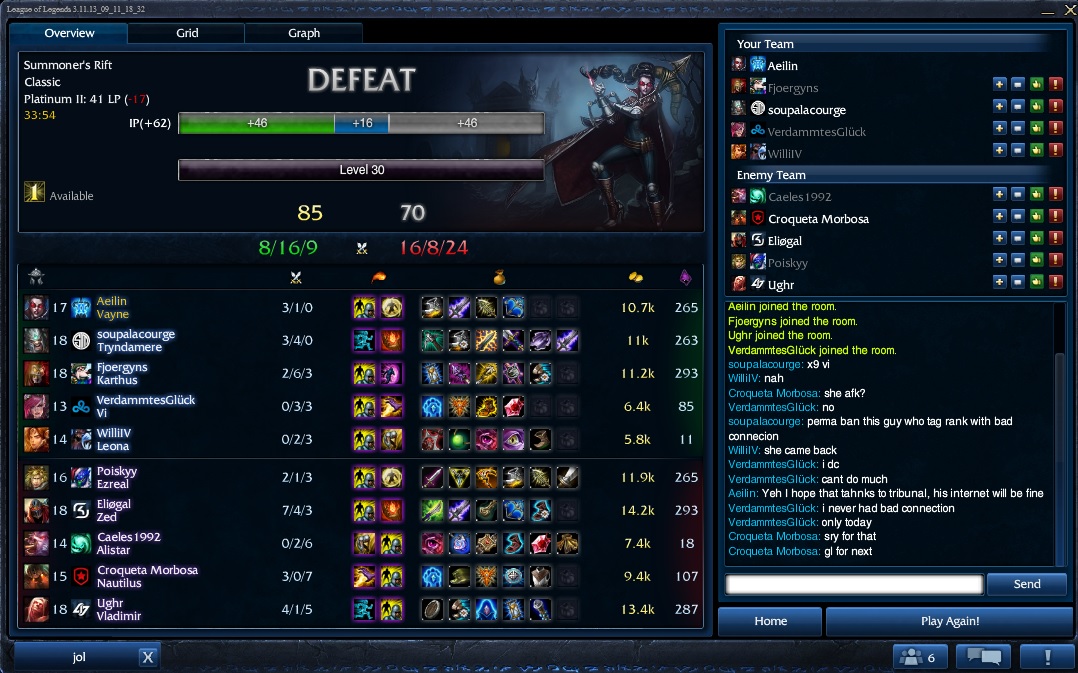This screenshot has width=1078, height=673.
Task: Honor Croqueta Morbosa with the green thumbs-up
Action: click(x=1037, y=218)
